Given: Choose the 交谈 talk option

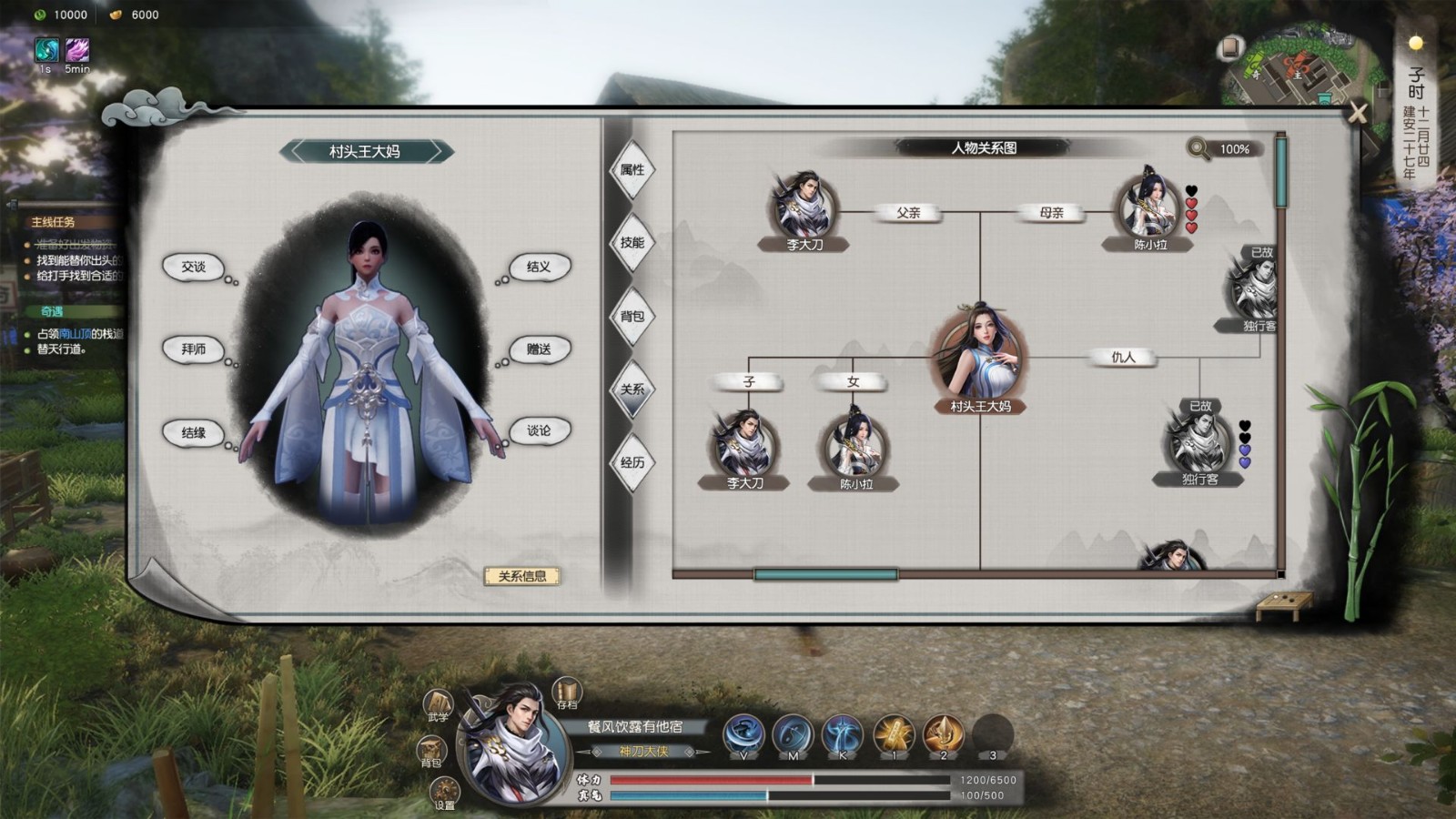Looking at the screenshot, I should coord(194,267).
